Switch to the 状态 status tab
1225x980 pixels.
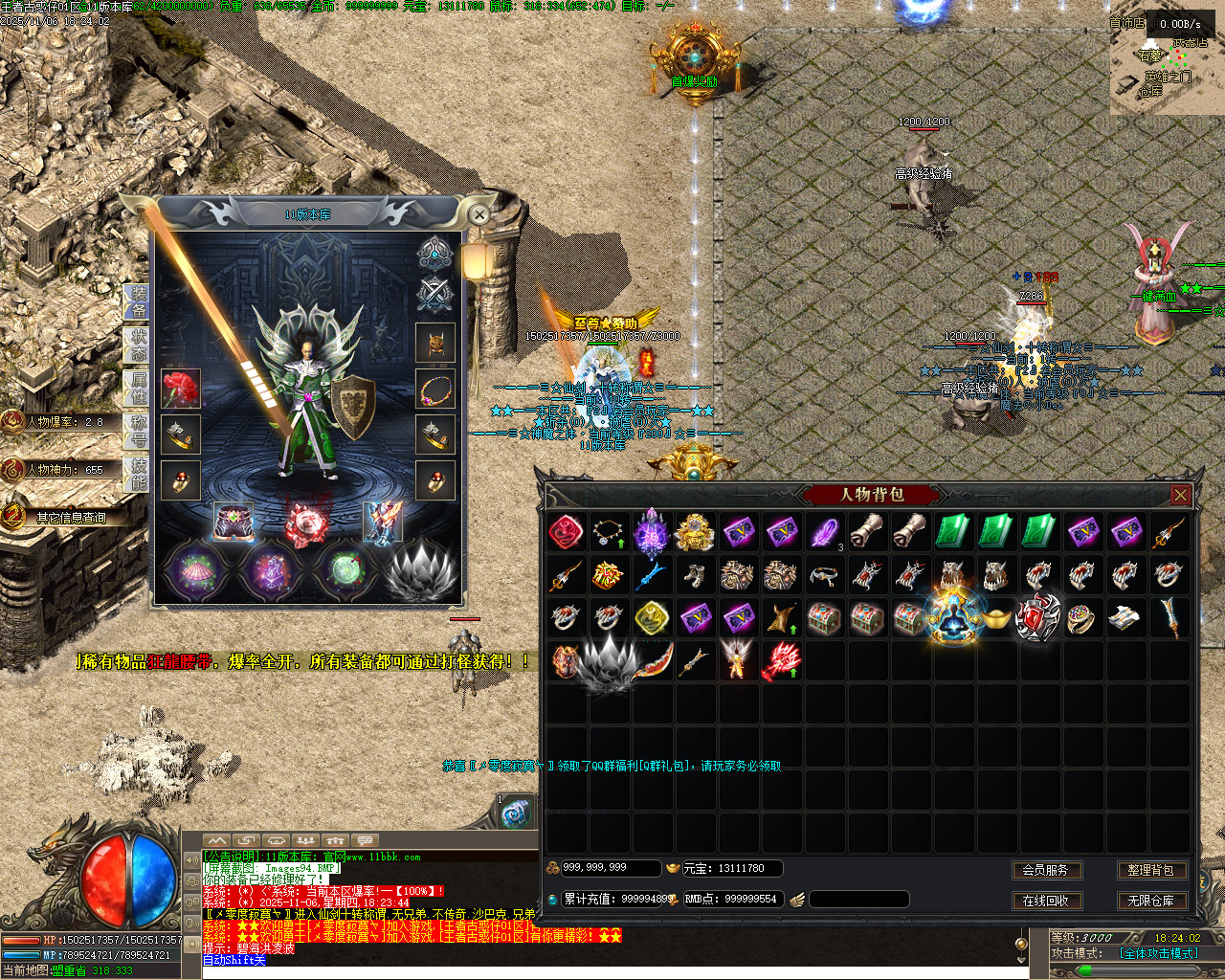click(138, 345)
